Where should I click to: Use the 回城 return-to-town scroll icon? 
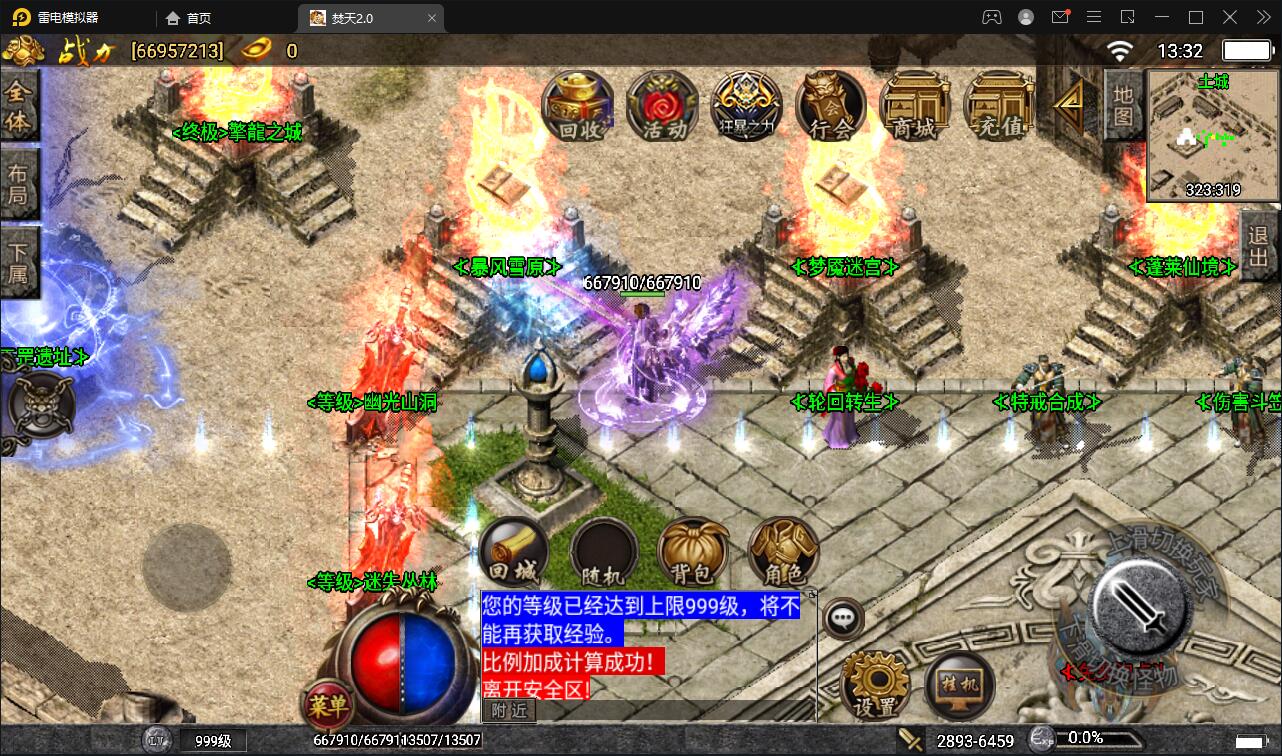513,550
